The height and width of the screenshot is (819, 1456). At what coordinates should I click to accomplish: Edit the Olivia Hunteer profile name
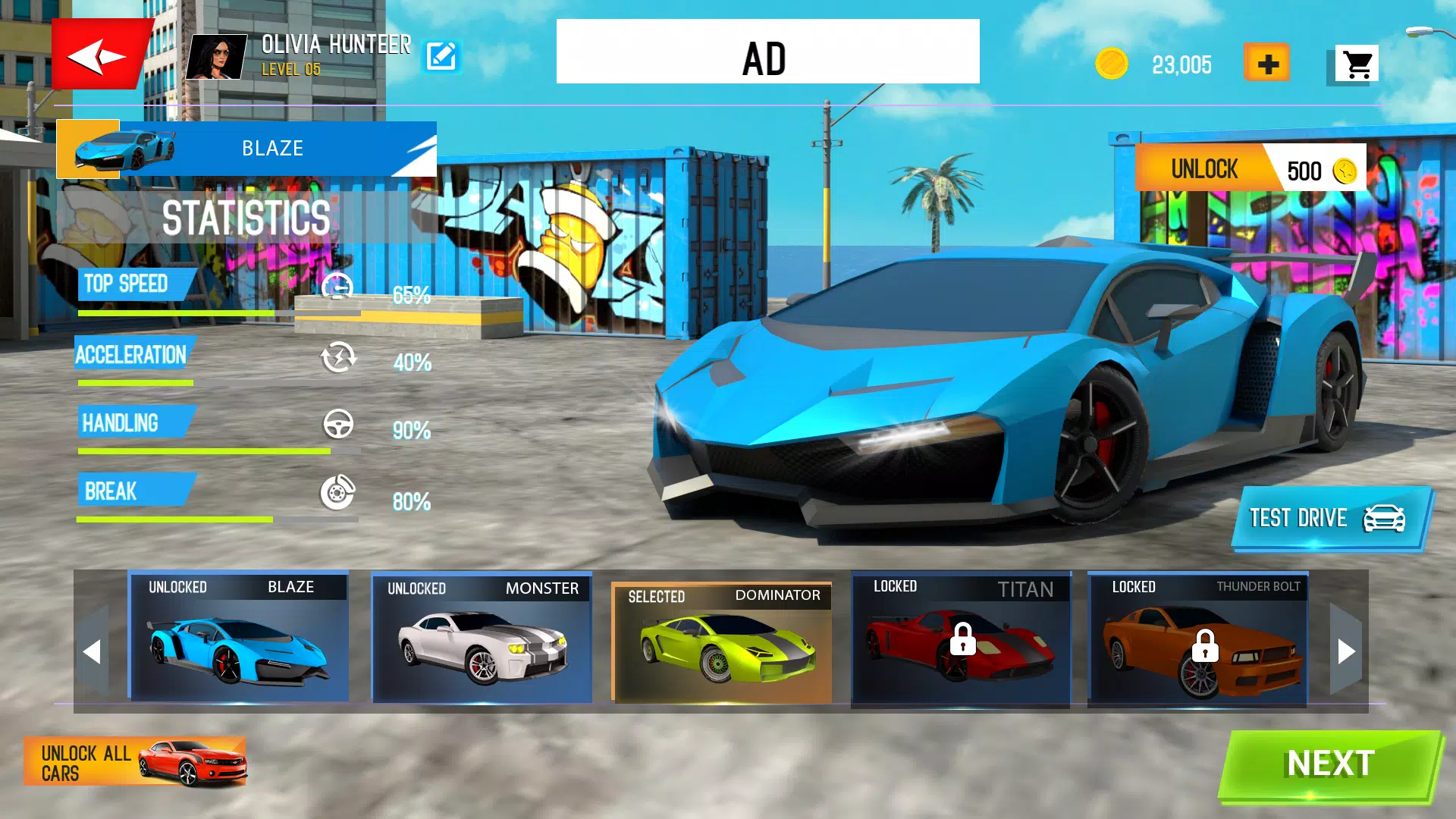click(x=441, y=56)
